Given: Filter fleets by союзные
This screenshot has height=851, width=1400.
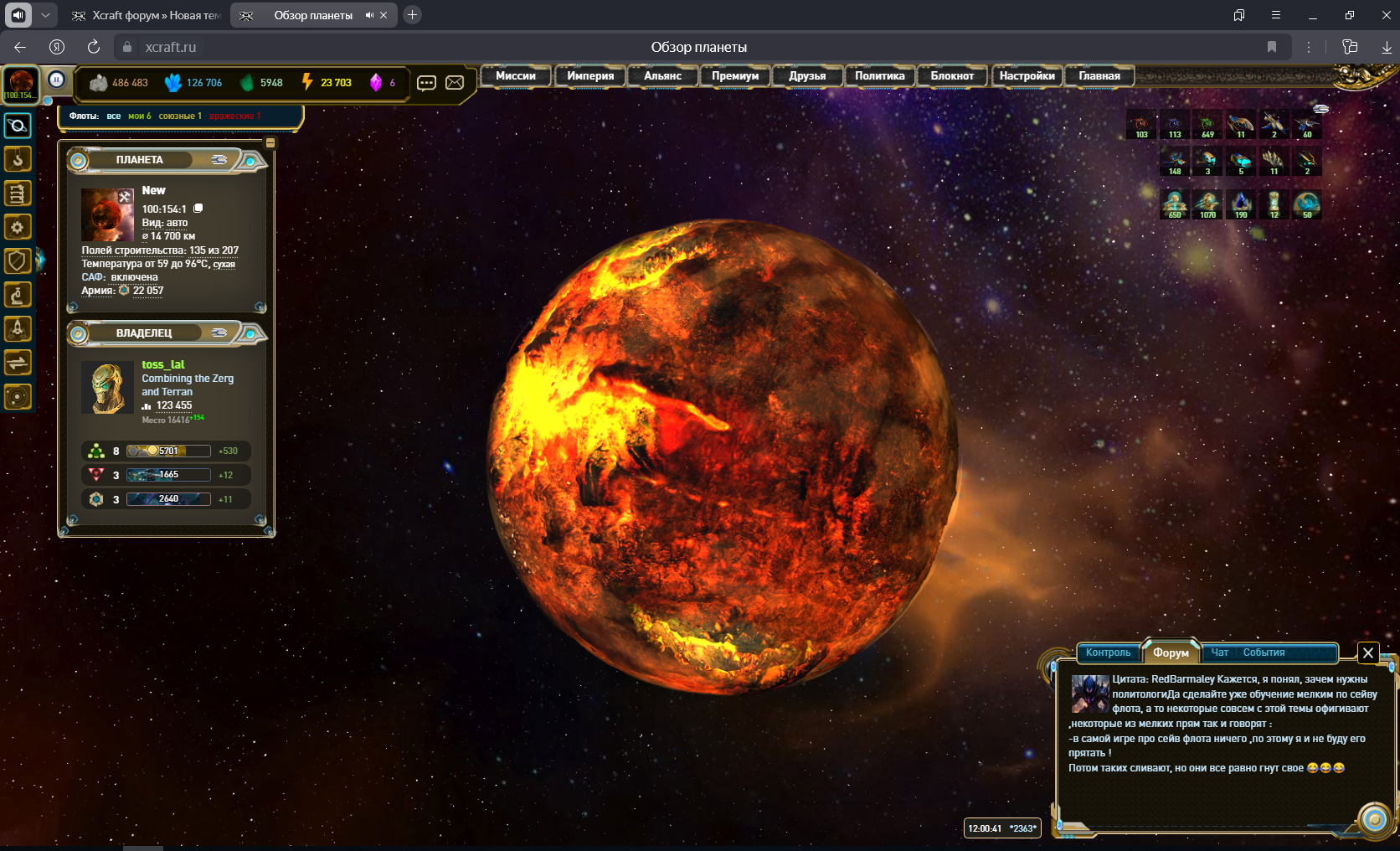Looking at the screenshot, I should [179, 116].
